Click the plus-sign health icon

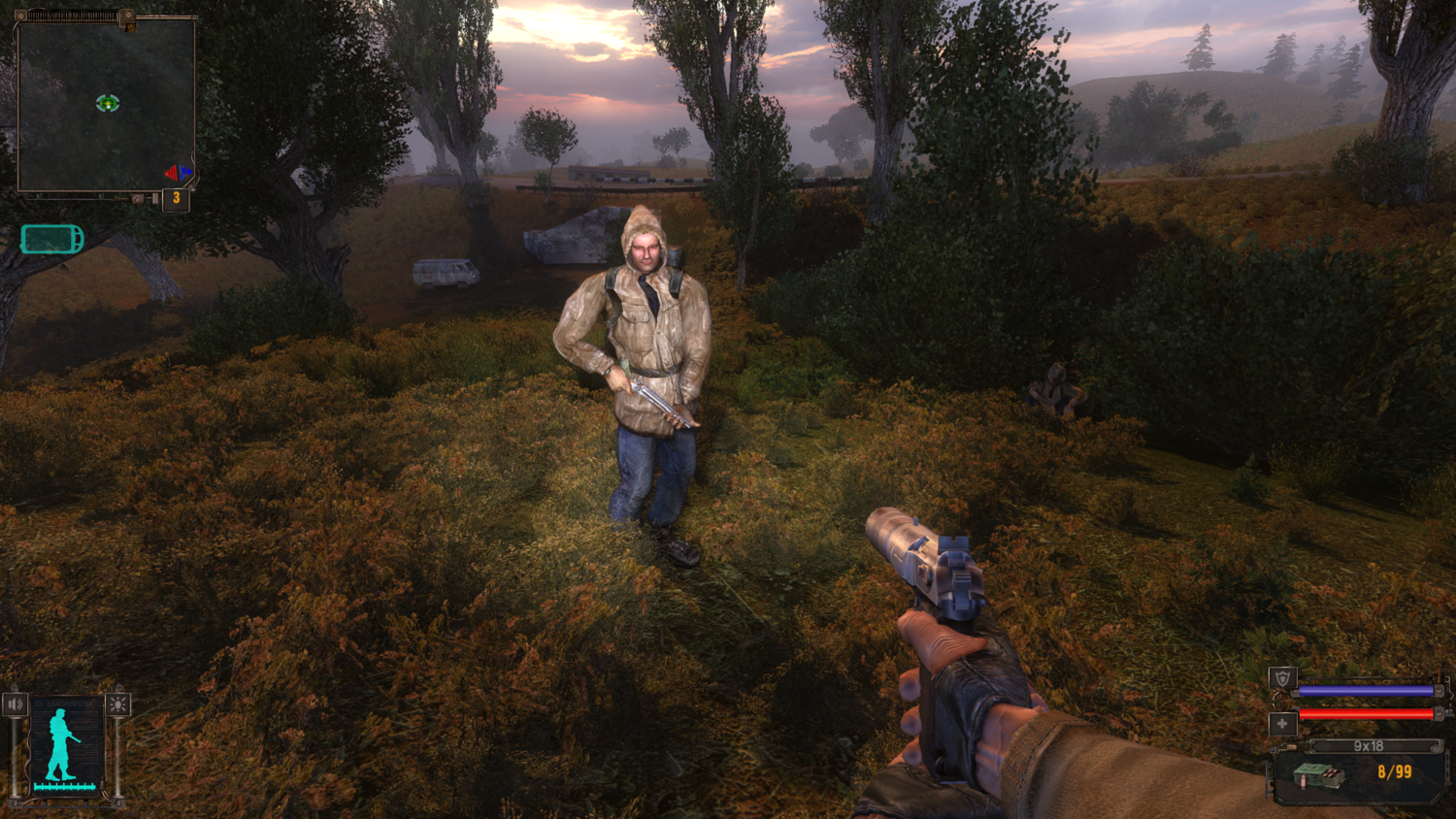point(1282,723)
